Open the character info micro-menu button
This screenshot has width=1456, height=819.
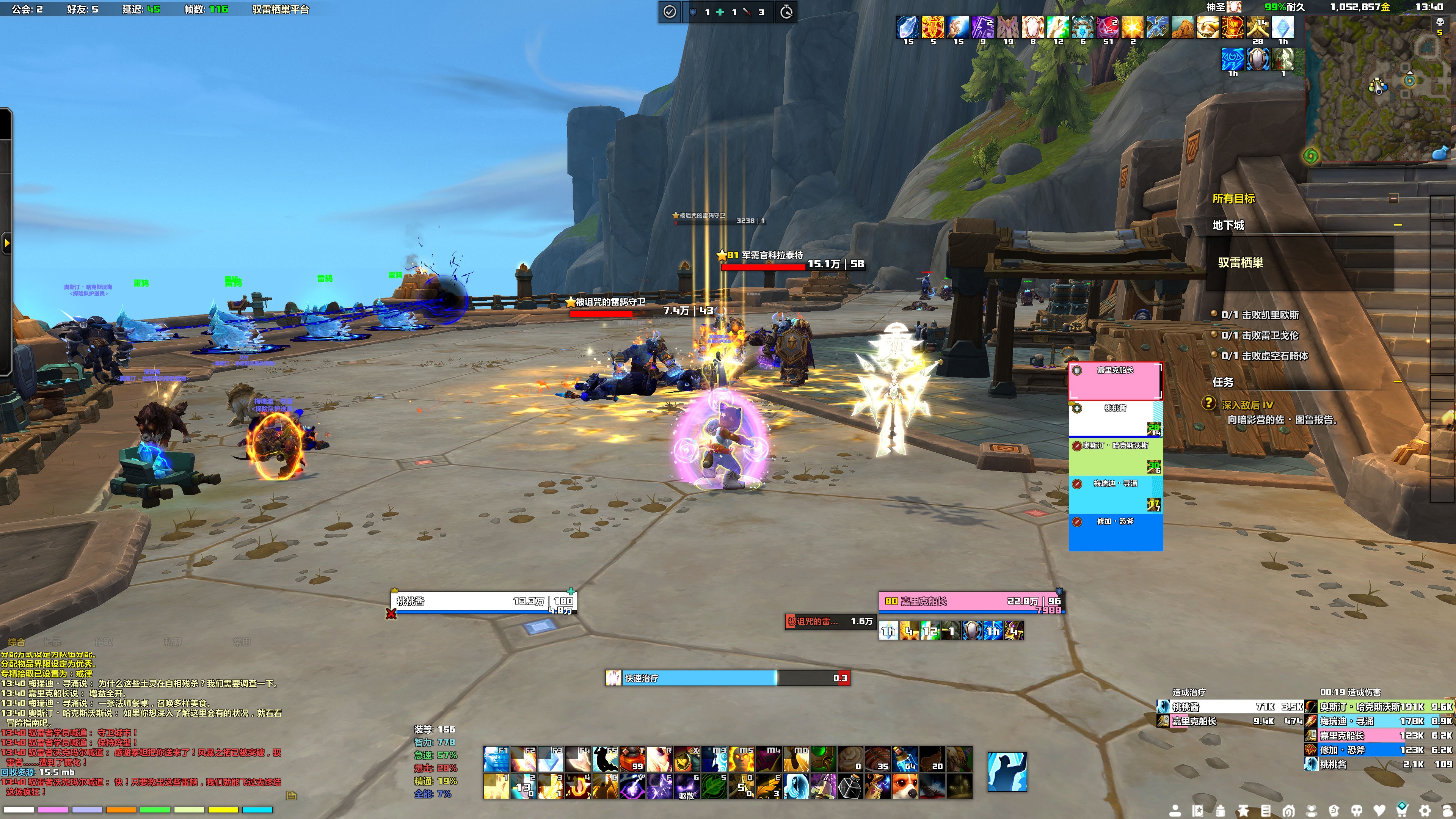pos(1175,811)
